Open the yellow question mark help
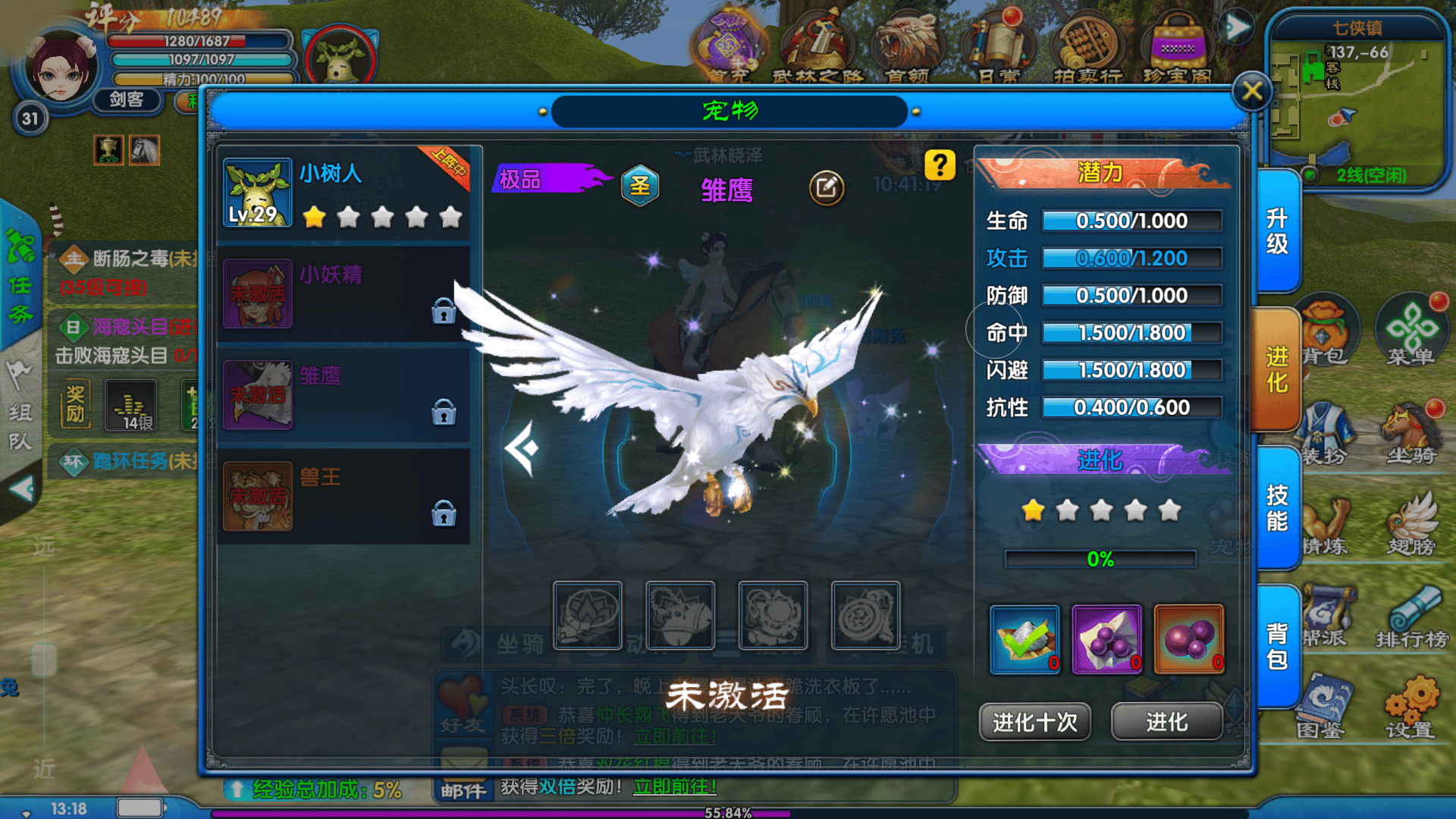Image resolution: width=1456 pixels, height=819 pixels. tap(940, 165)
